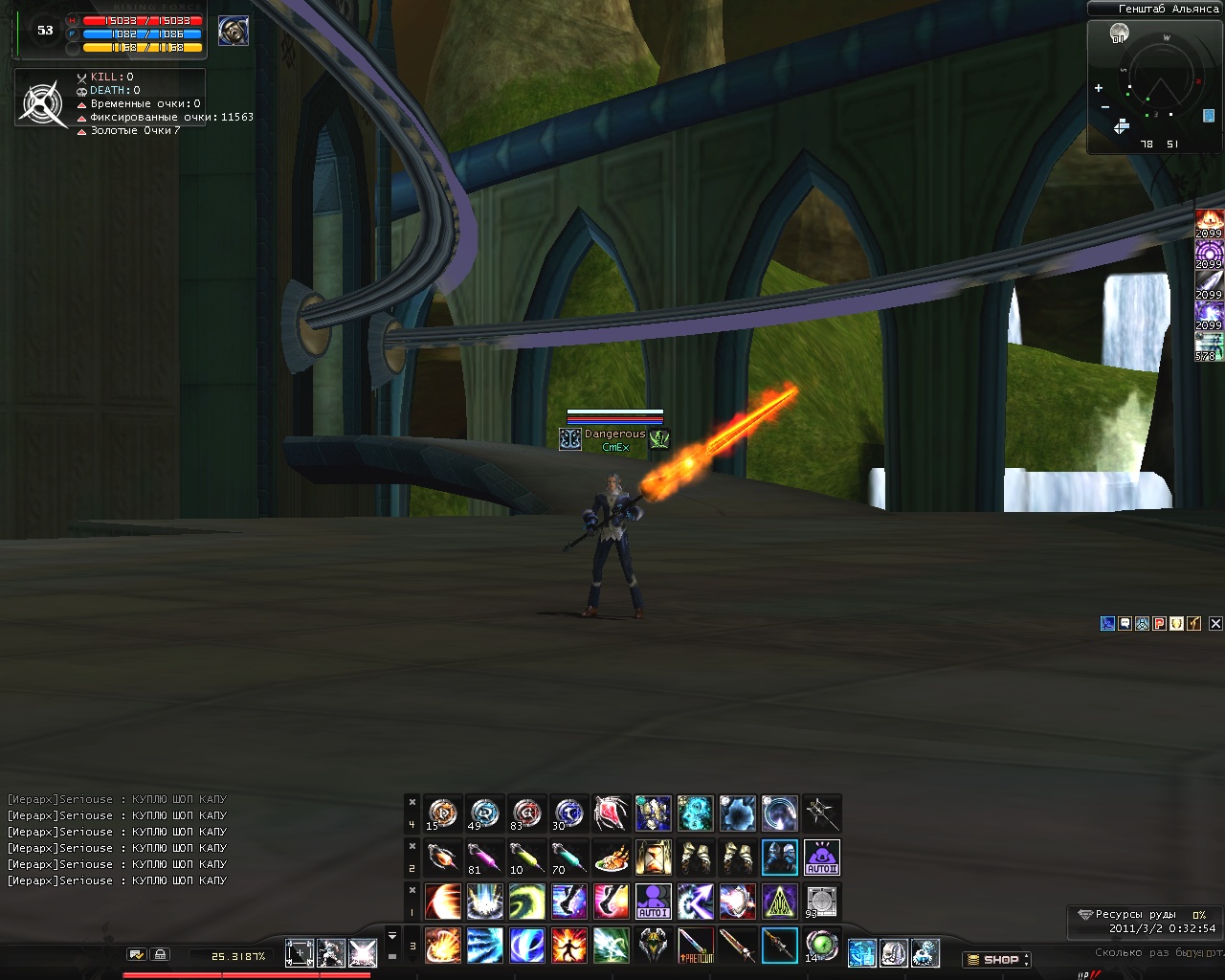Activate the burning figure explosion skill
This screenshot has height=980, width=1225.
pyautogui.click(x=569, y=946)
